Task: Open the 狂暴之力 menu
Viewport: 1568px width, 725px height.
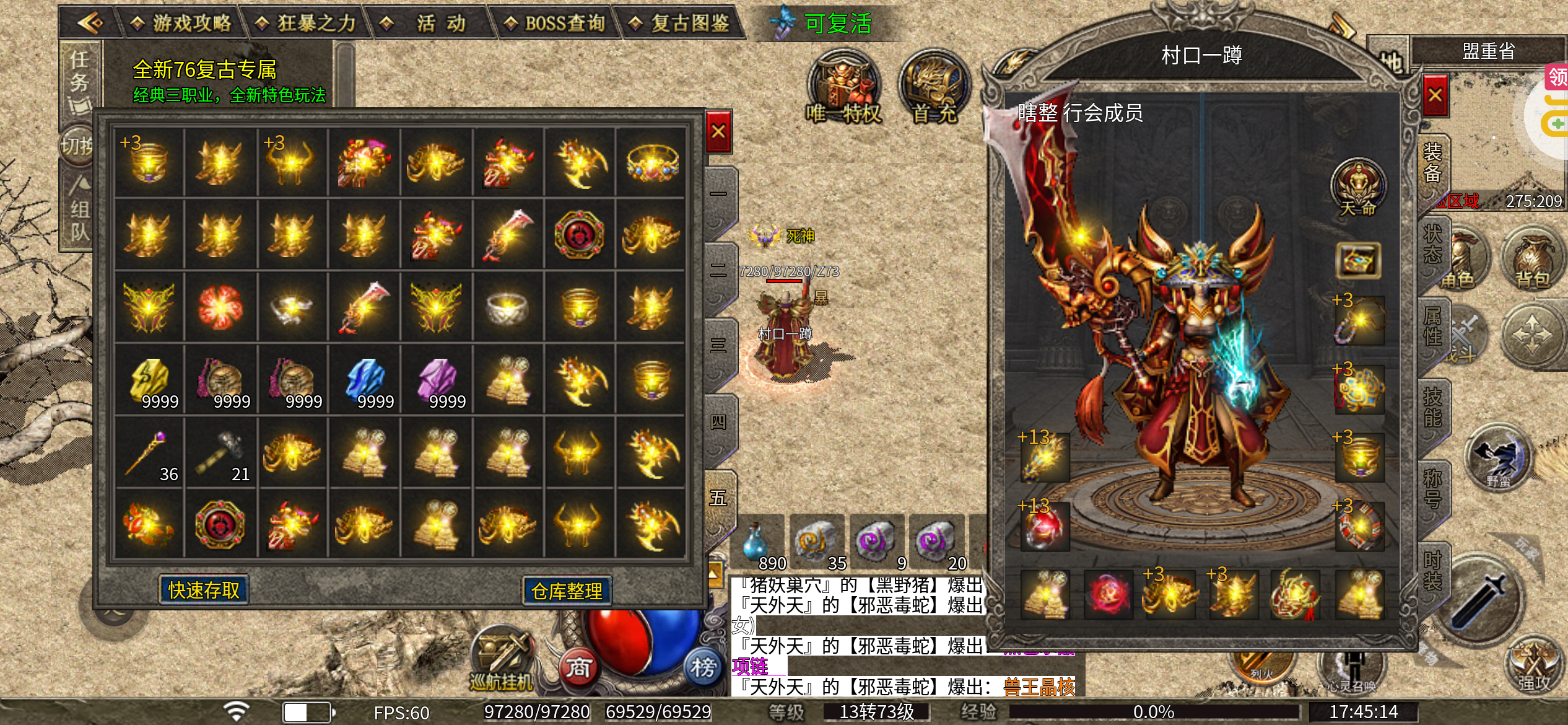Action: coord(307,24)
